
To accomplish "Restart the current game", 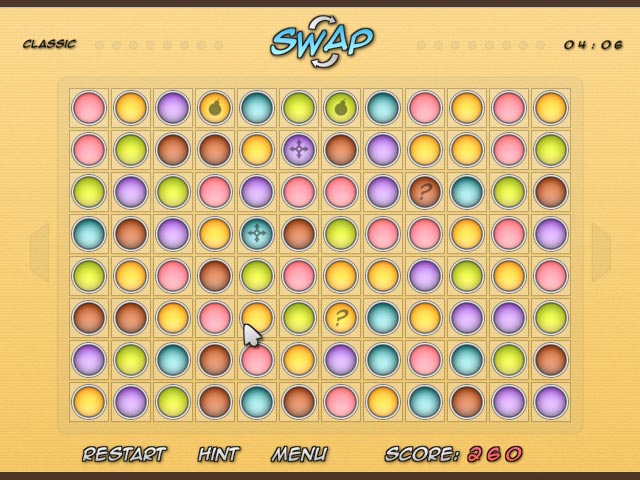I will tap(124, 454).
